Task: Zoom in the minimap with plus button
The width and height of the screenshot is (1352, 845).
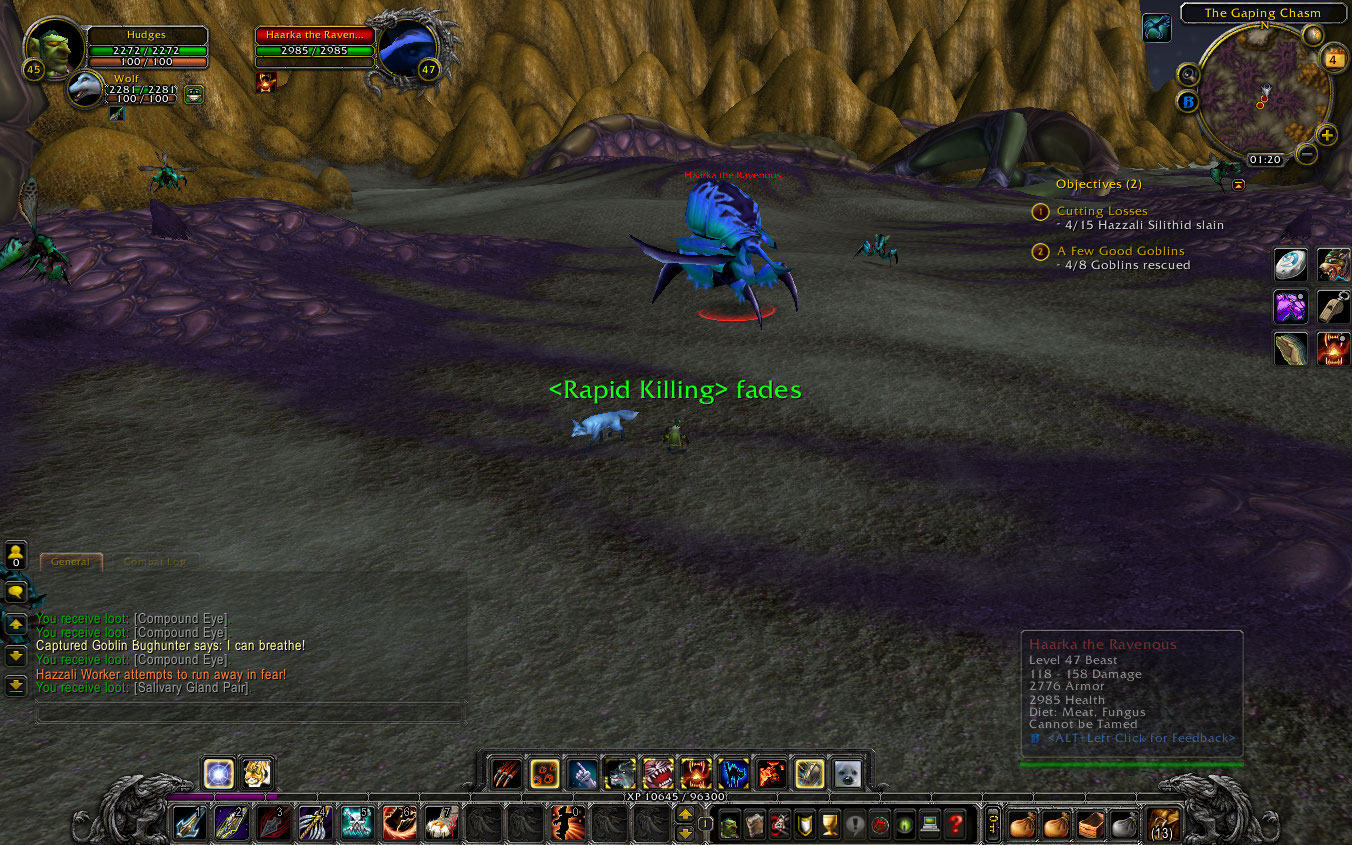Action: tap(1327, 136)
